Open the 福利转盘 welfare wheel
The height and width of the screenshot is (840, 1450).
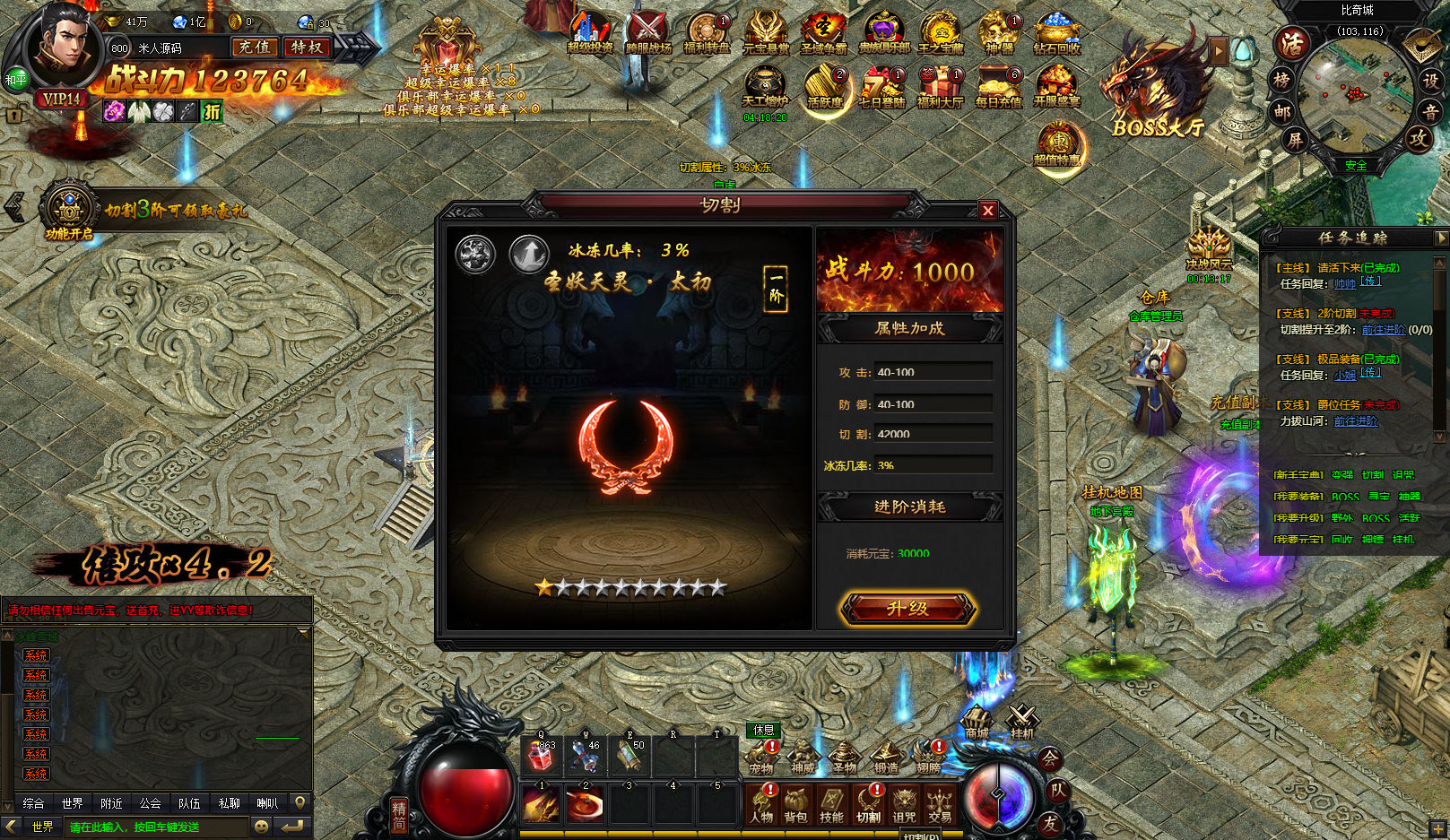[708, 34]
